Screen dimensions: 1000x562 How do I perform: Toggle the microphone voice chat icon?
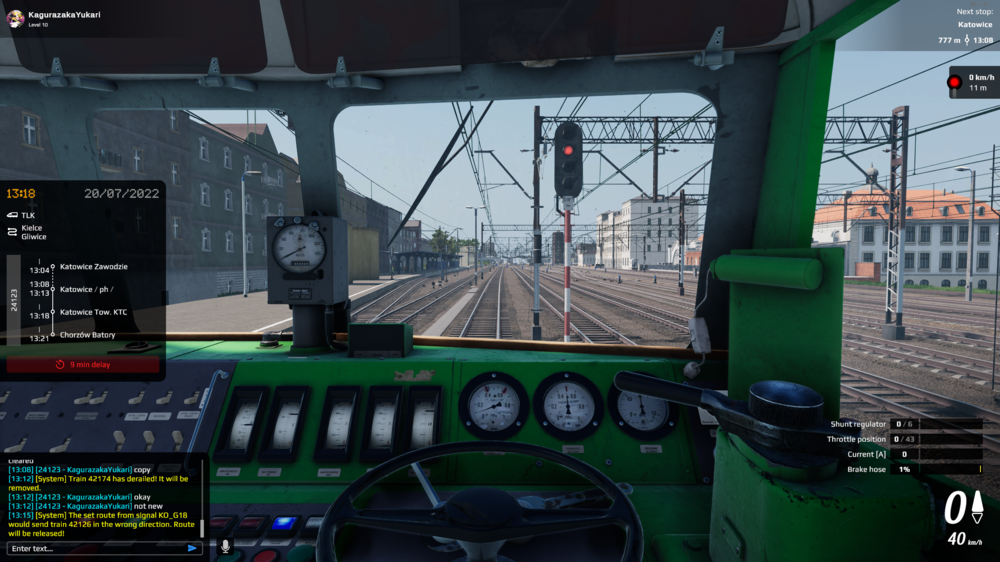coord(225,547)
